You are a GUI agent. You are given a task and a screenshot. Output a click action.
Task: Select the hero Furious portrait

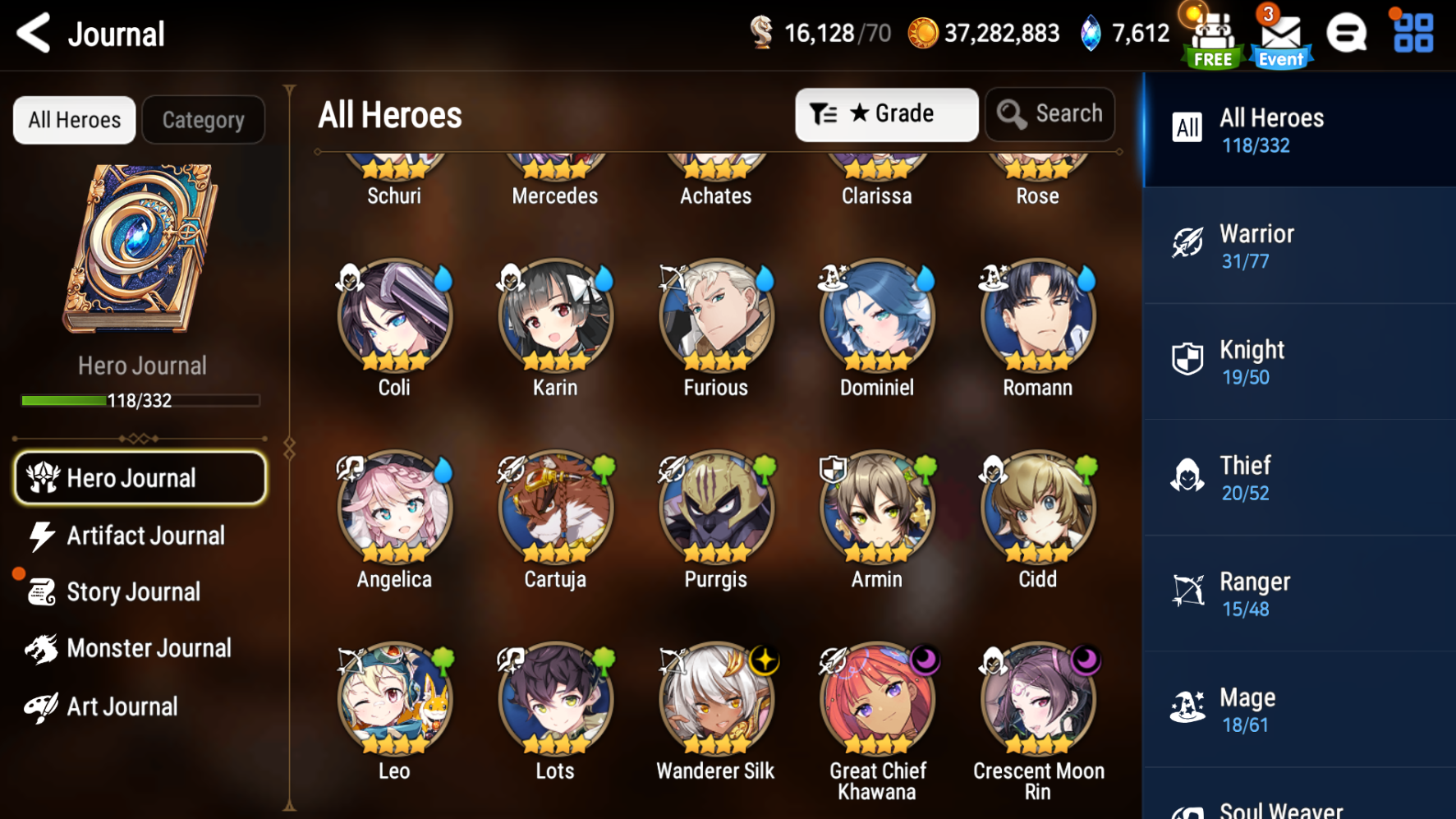[714, 320]
